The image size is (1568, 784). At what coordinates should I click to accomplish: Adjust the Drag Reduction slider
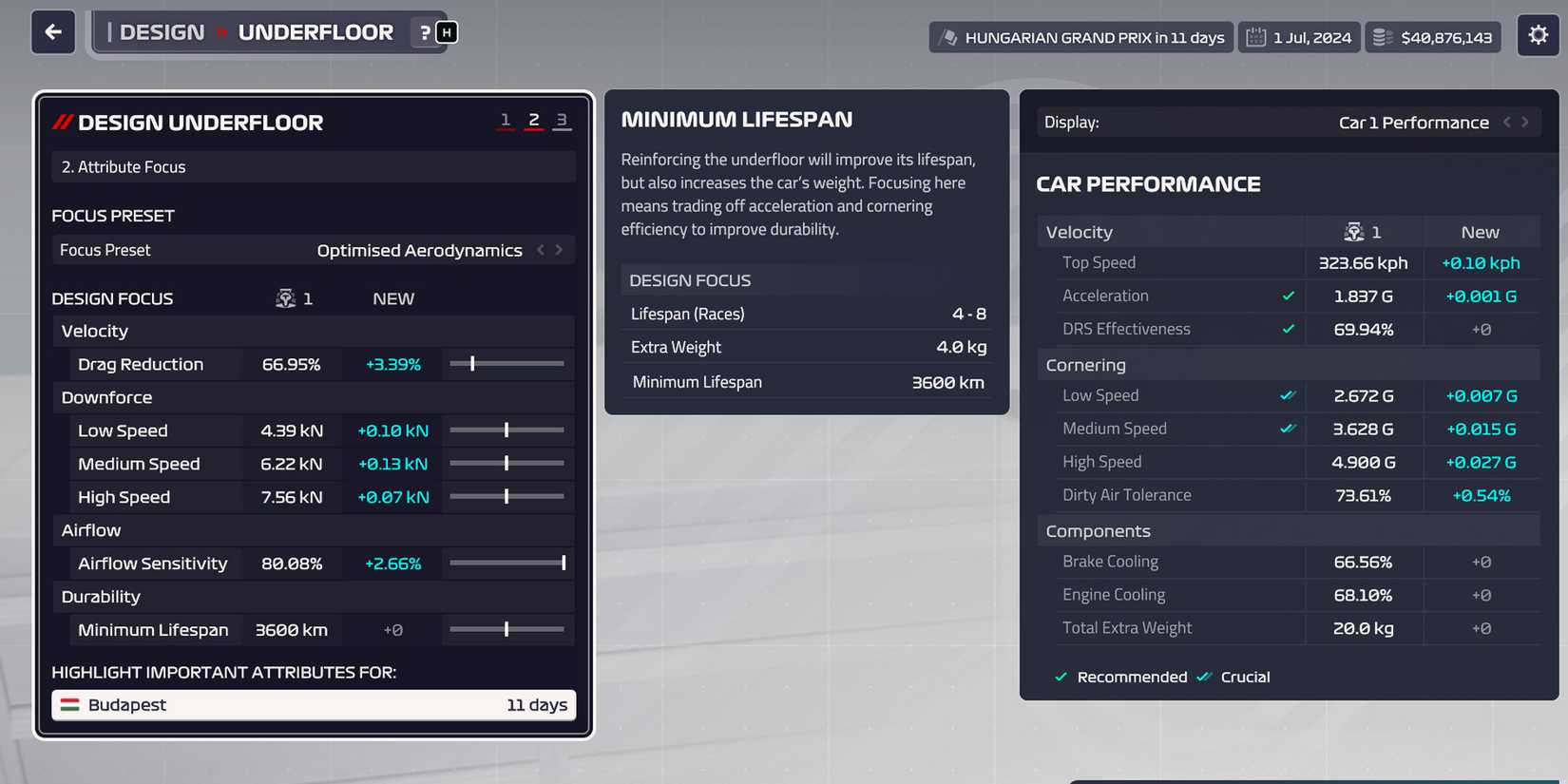pos(471,364)
